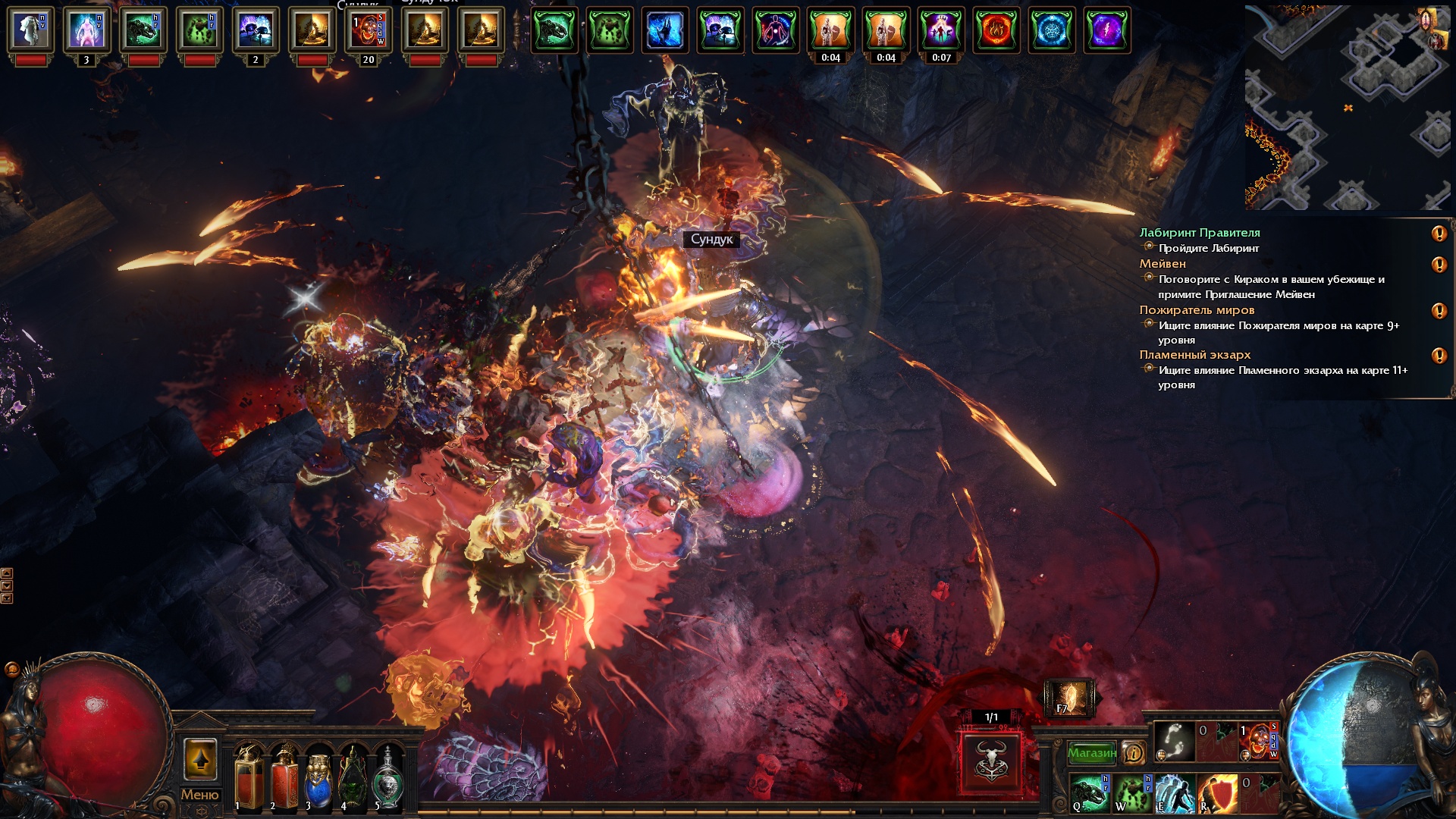Click the orange info speech bubble icon
The image size is (1456, 819).
(1133, 753)
